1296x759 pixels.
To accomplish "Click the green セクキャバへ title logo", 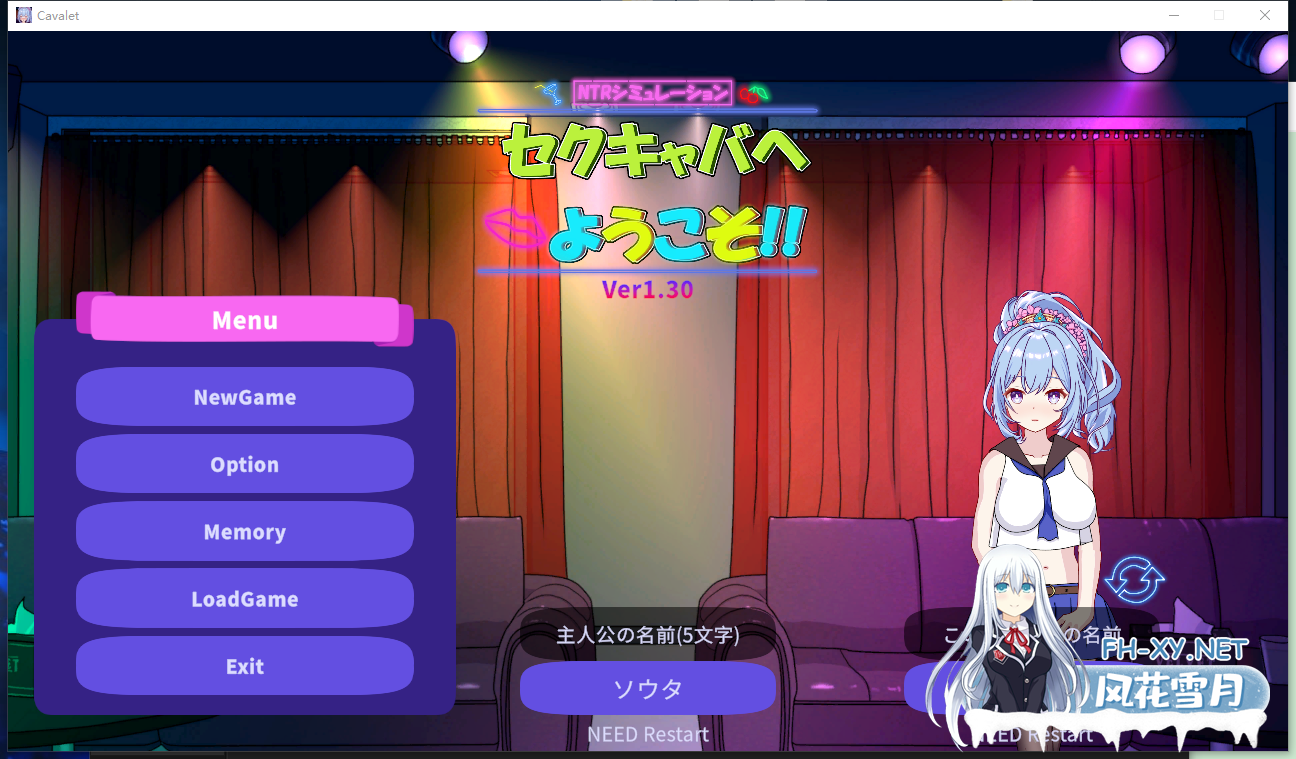I will pos(655,155).
